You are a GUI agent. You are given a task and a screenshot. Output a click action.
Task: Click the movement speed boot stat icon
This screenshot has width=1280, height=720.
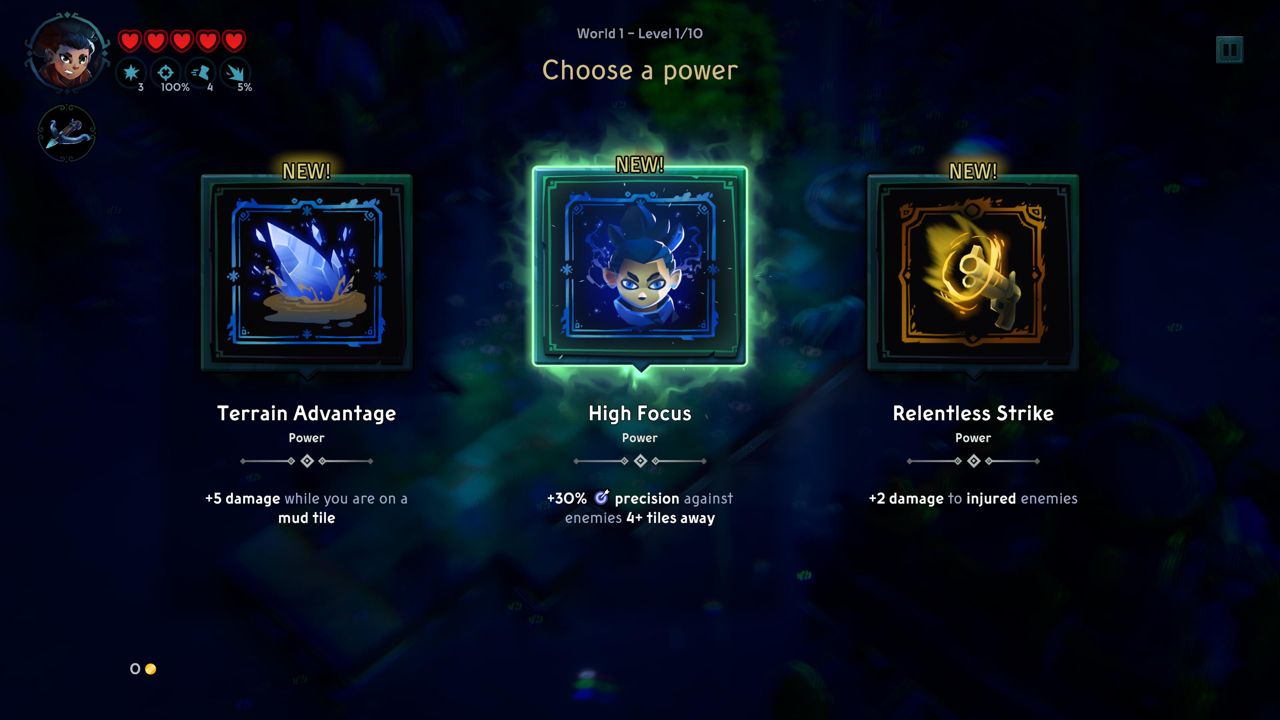coord(202,73)
